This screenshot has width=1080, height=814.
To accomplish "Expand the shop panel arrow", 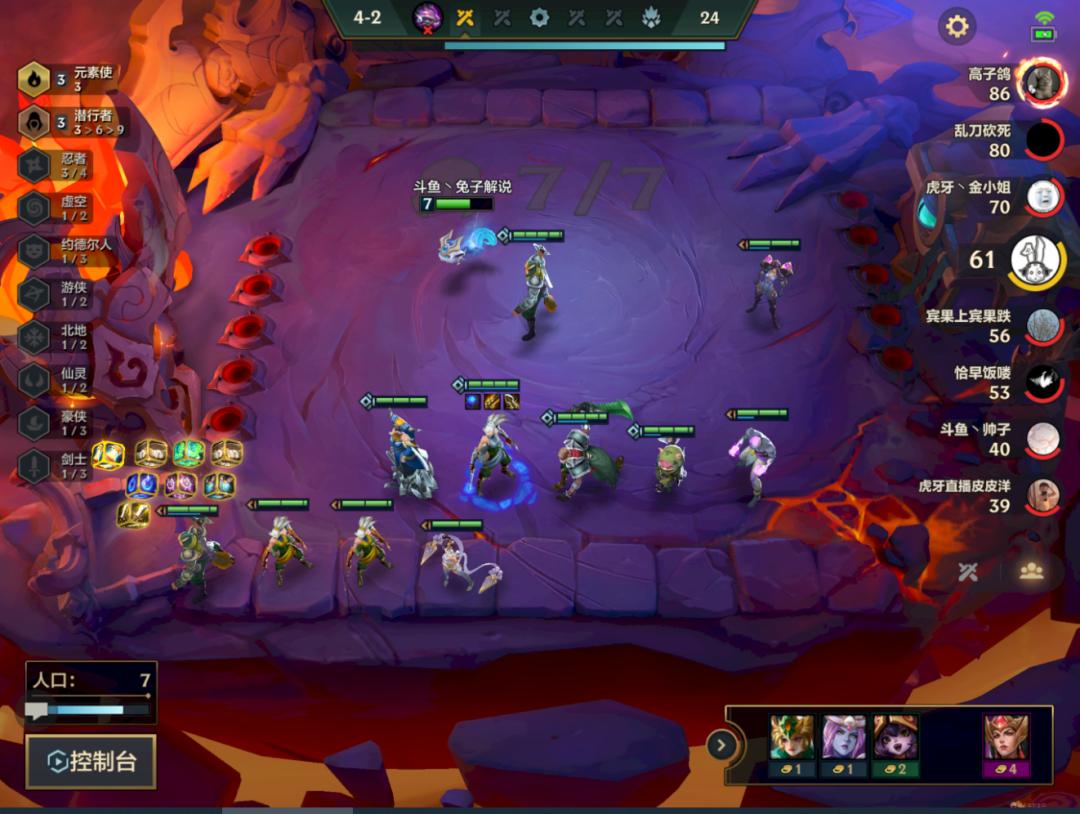I will click(x=721, y=745).
